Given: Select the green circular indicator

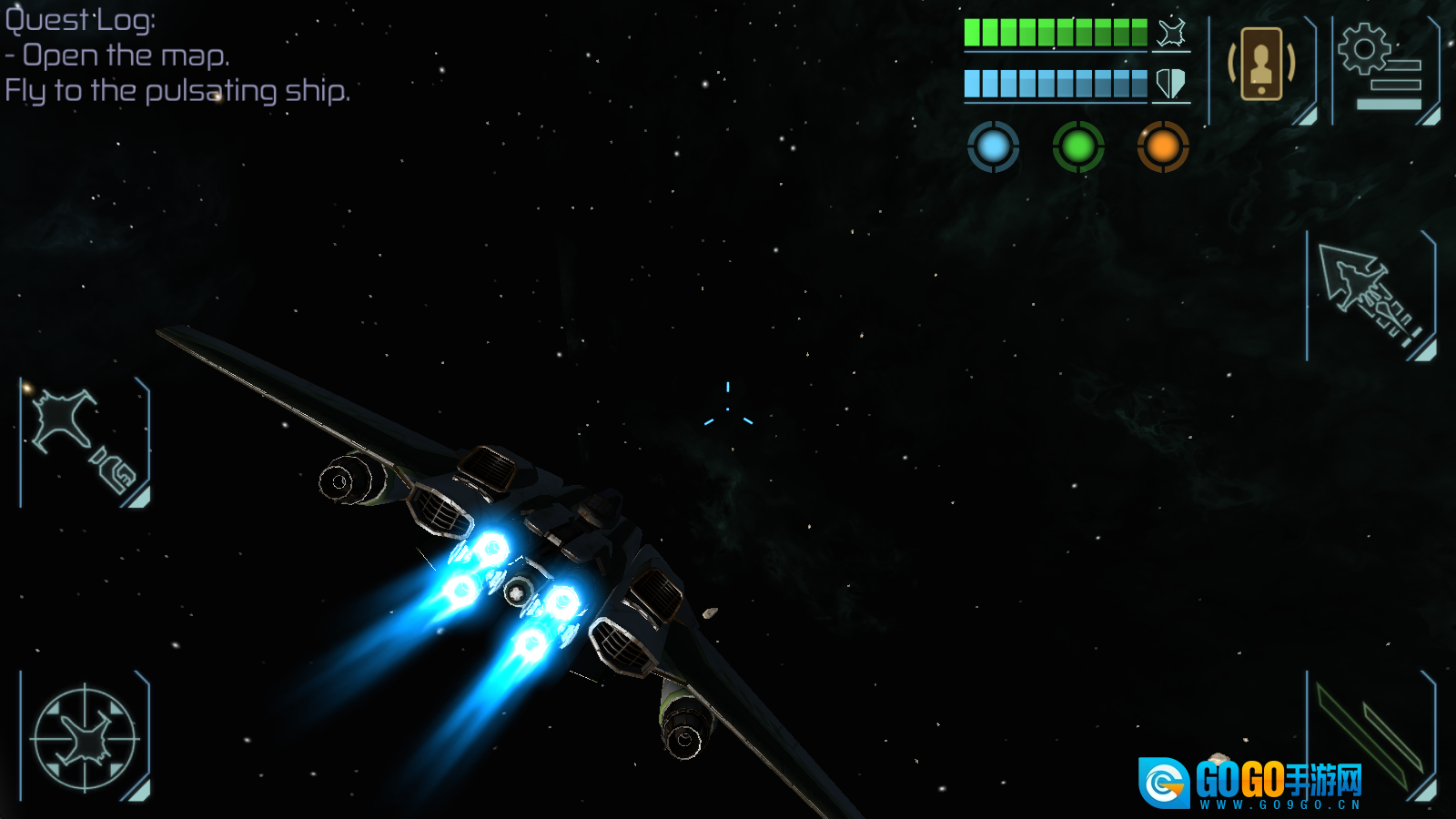Looking at the screenshot, I should (1078, 147).
